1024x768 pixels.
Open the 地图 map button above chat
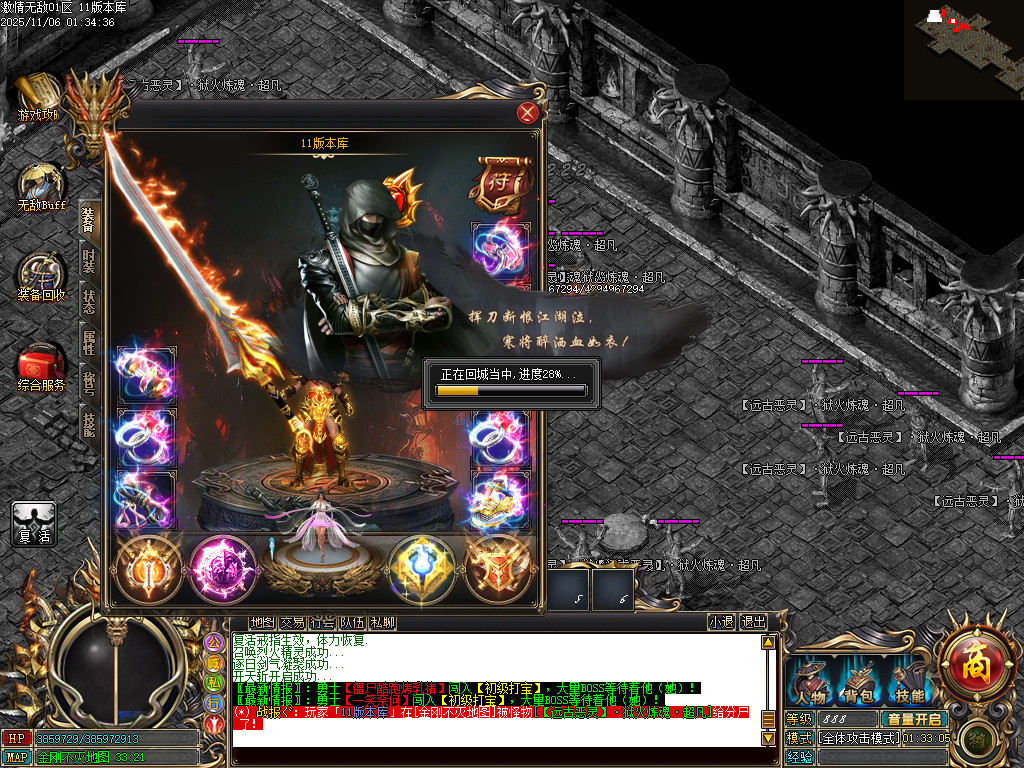262,622
